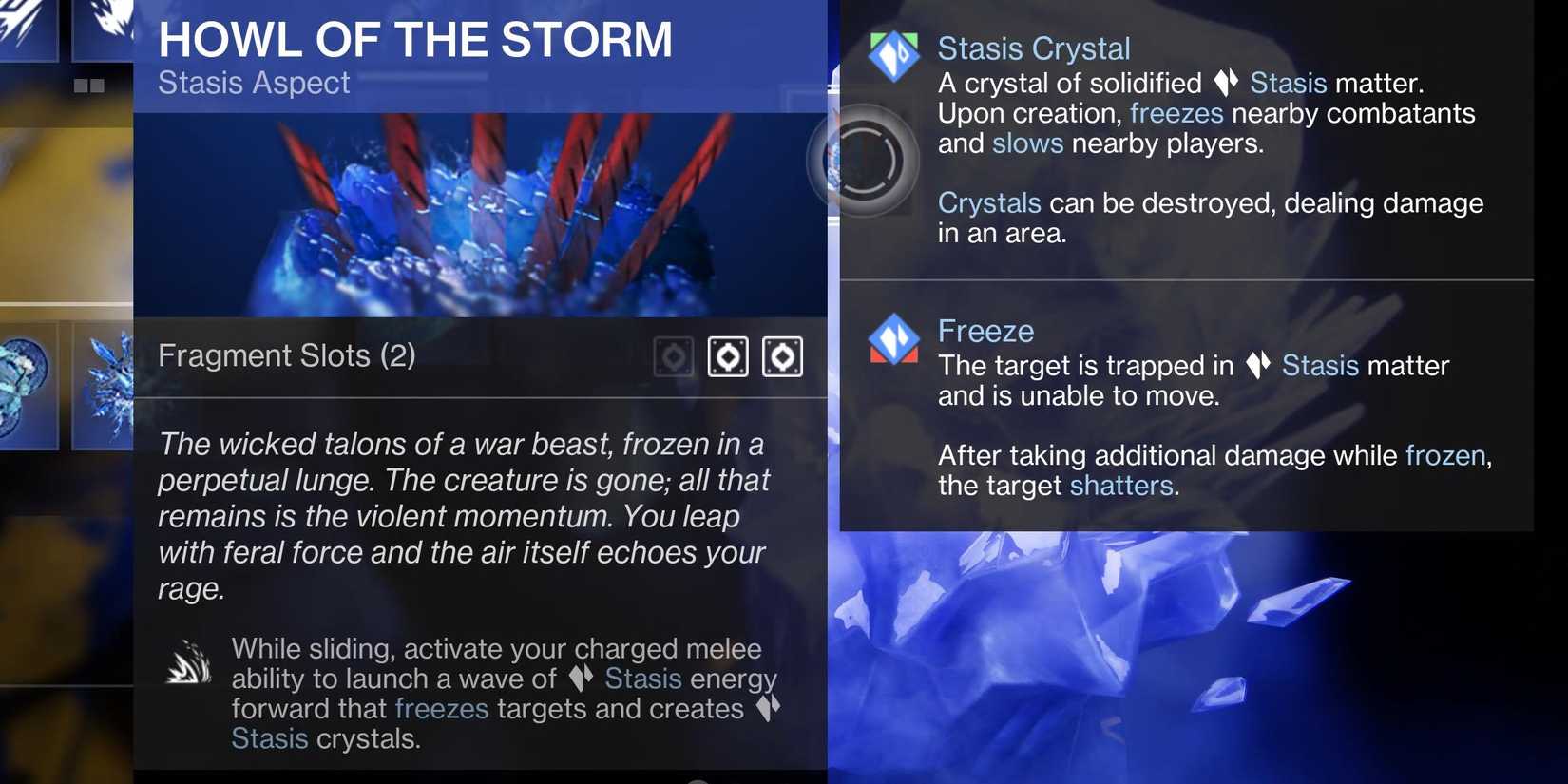1568x784 pixels.
Task: Click the HOWL OF THE STORM title header
Action: [x=416, y=39]
